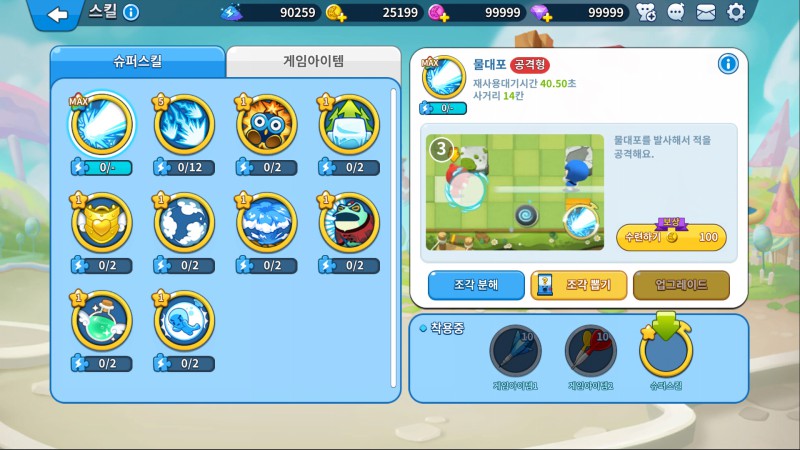Click the 업그레이드 upgrade button
The width and height of the screenshot is (800, 450).
[681, 285]
